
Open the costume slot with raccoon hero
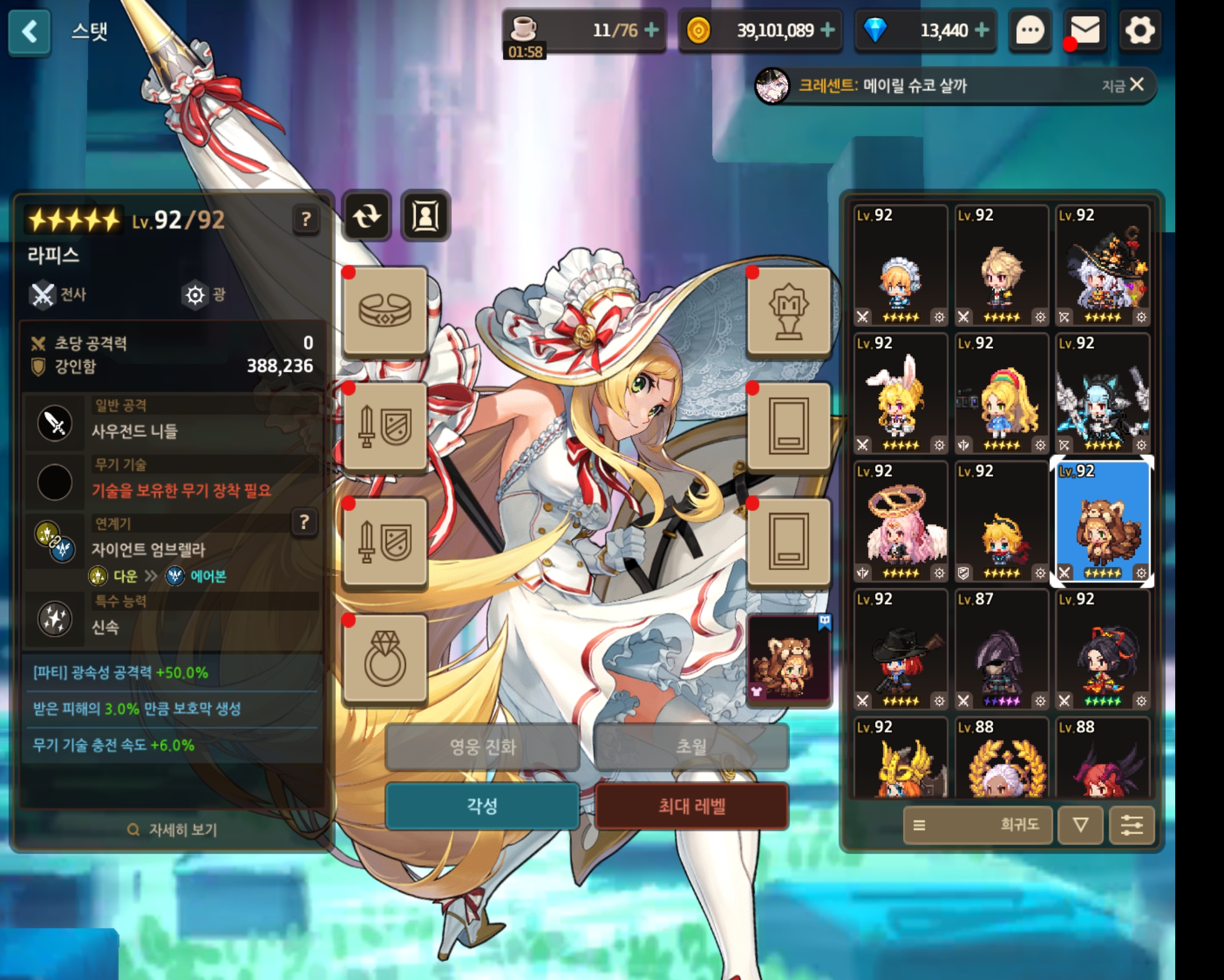pos(789,660)
